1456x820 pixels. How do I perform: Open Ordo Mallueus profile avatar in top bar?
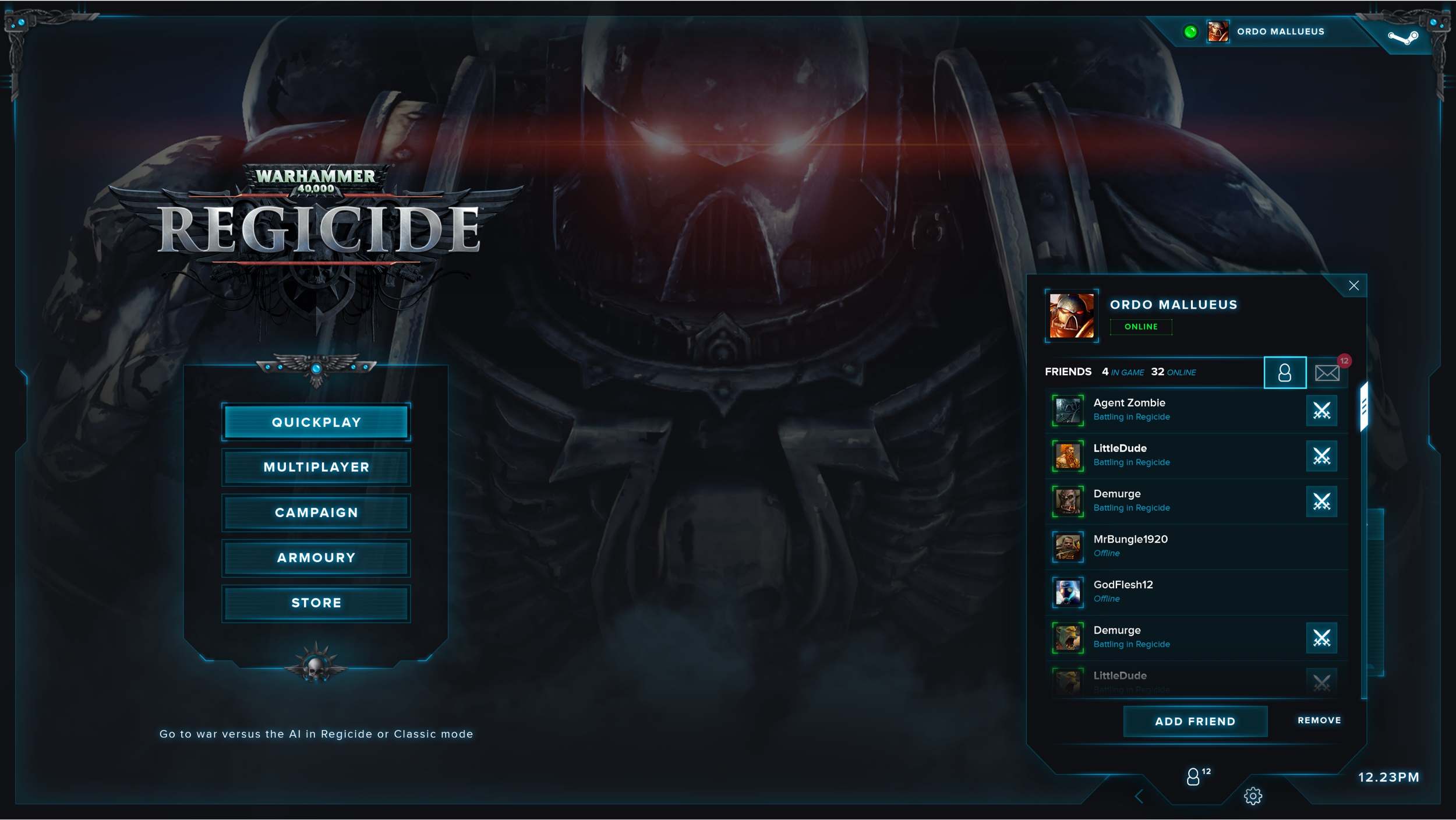coord(1219,31)
